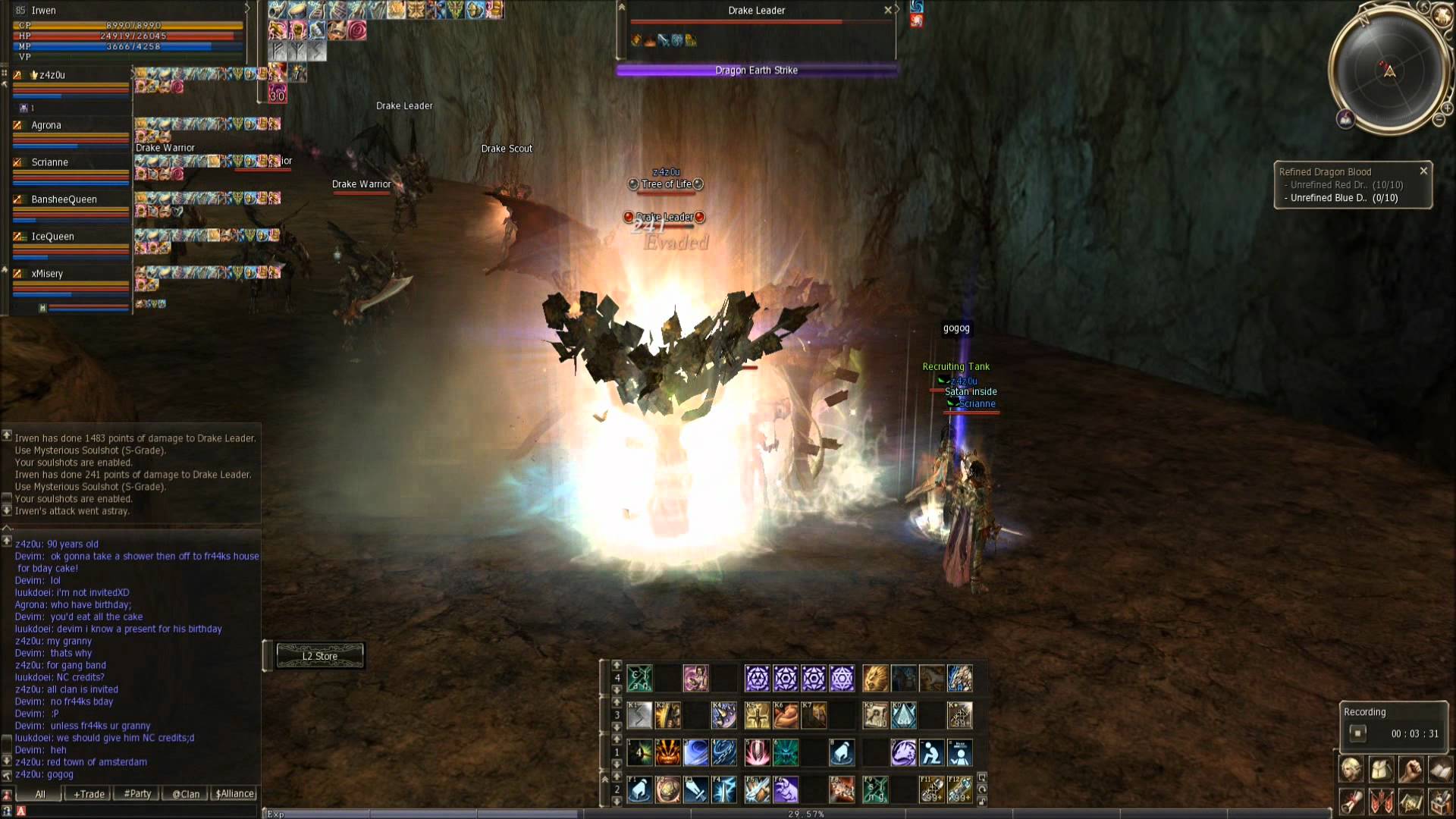Switch chat to the $Alliance tab

pyautogui.click(x=235, y=794)
